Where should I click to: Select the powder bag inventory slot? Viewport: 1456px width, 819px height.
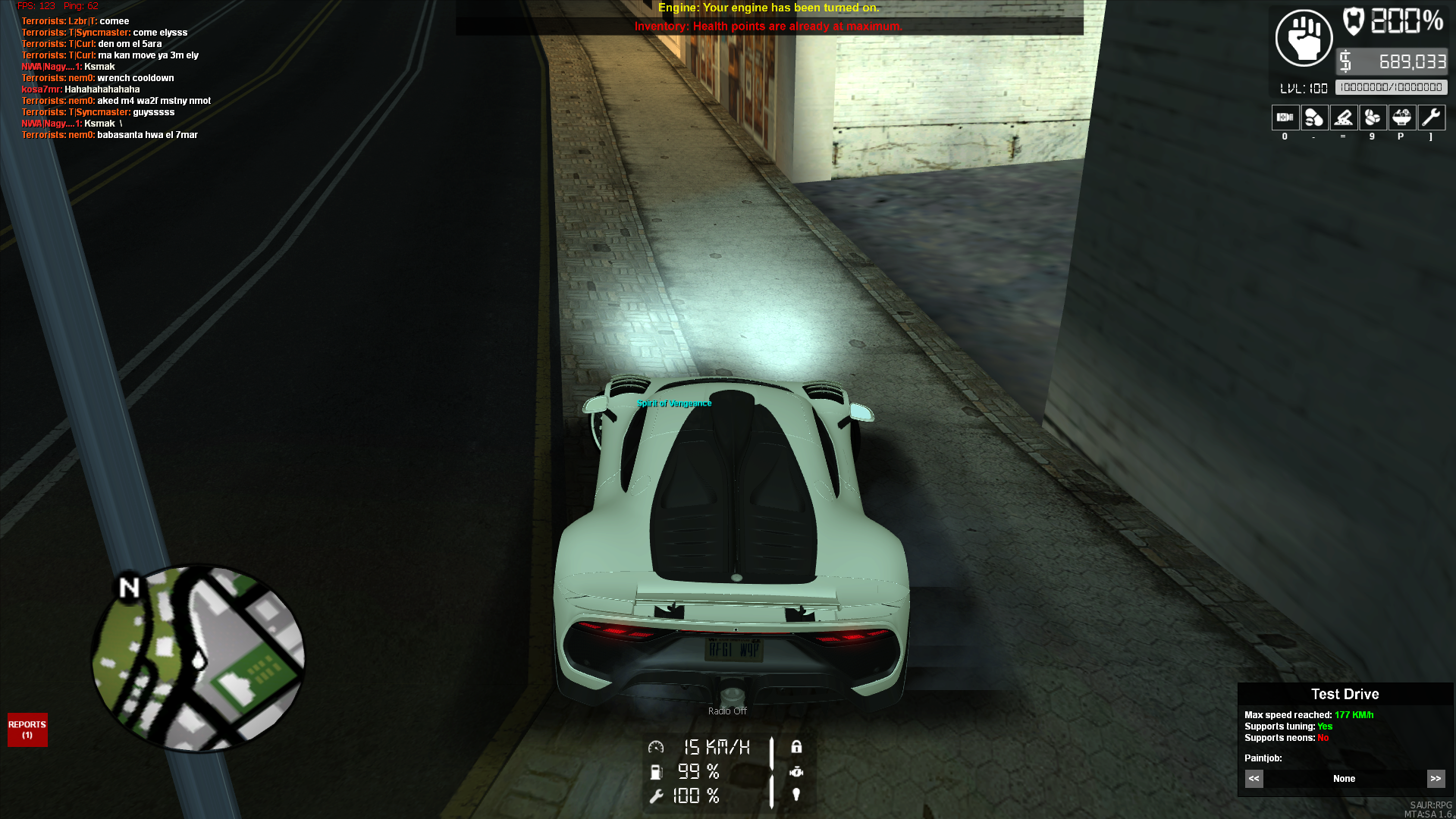pos(1343,118)
